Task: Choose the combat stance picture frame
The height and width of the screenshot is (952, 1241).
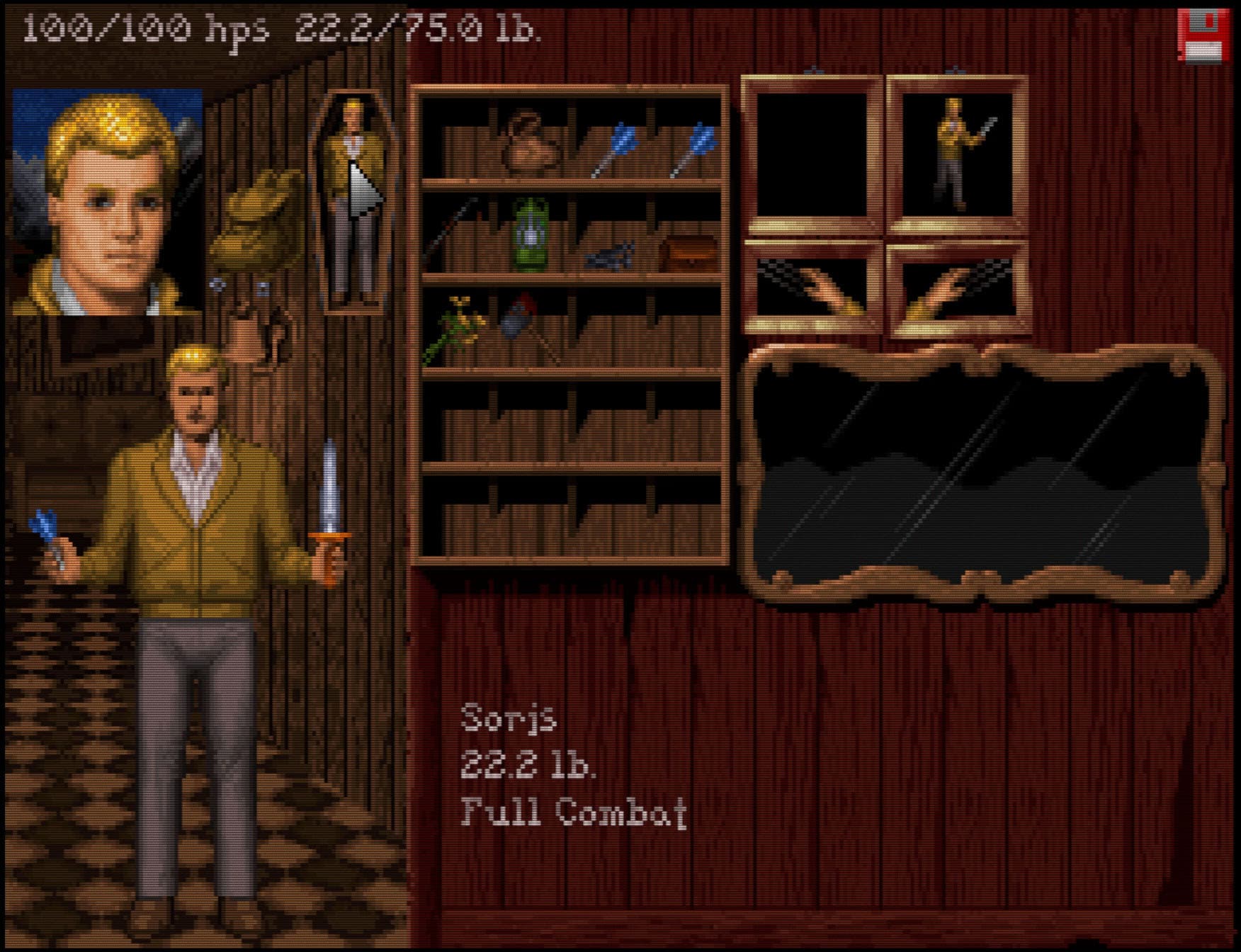Action: click(956, 154)
